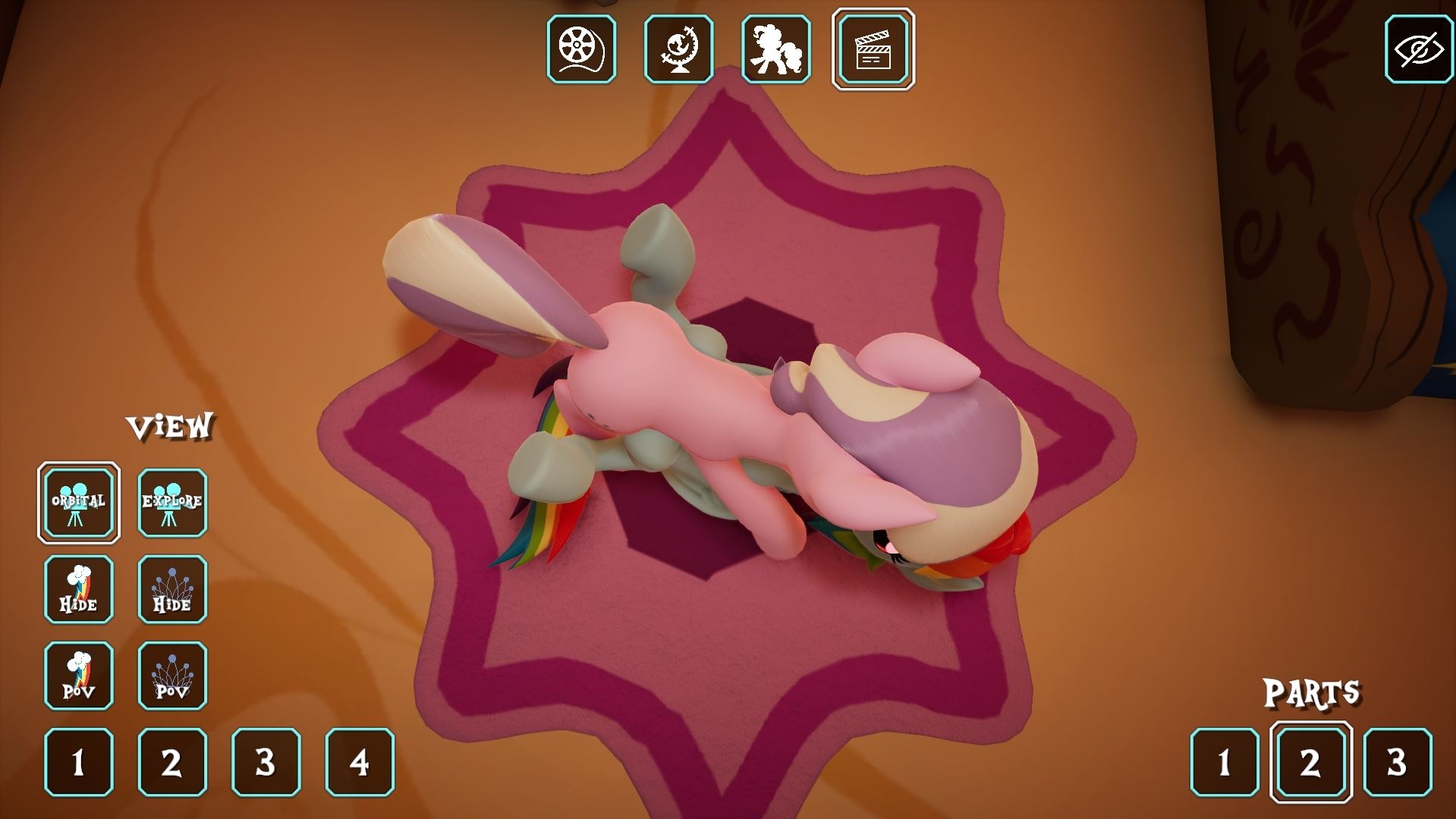Switch to Orbital camera view
Image resolution: width=1456 pixels, height=819 pixels.
pos(79,503)
